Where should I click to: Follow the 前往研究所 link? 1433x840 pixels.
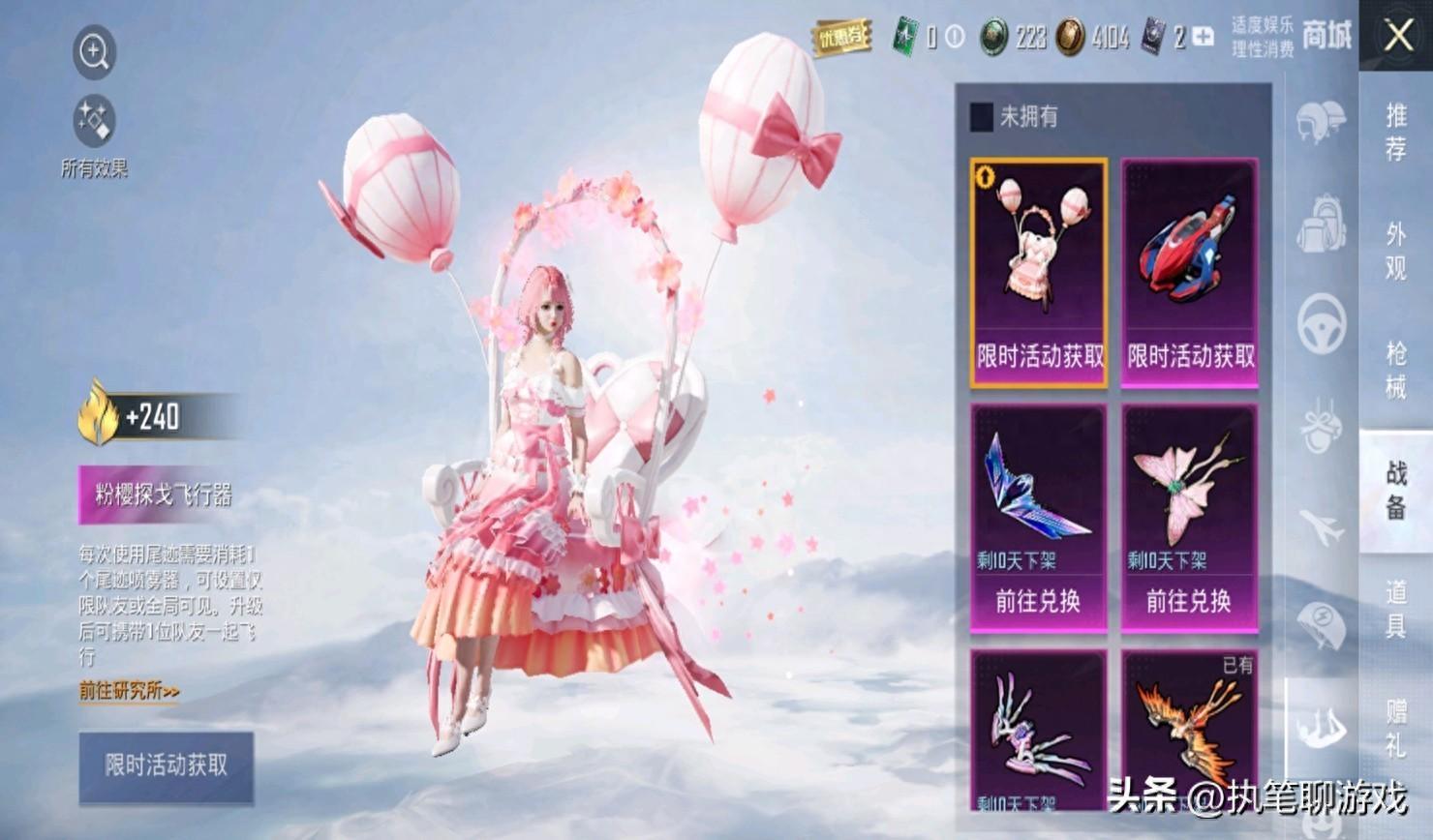coord(130,691)
